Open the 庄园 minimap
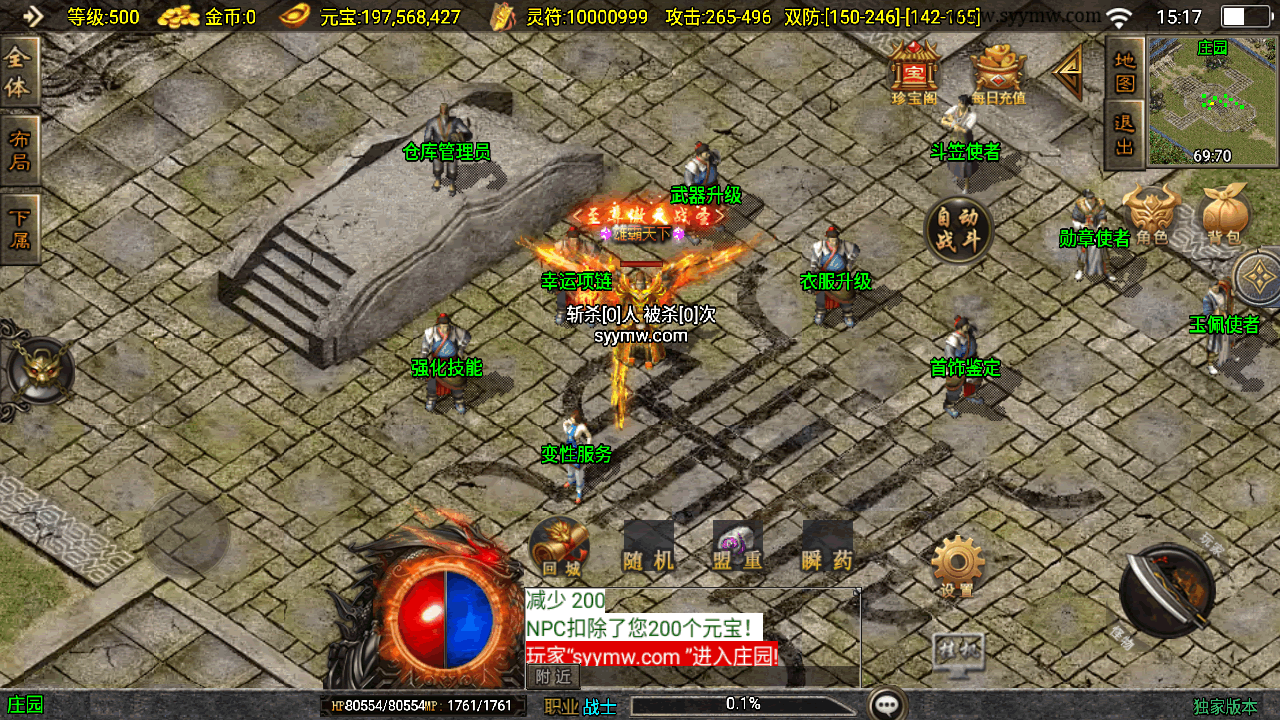The image size is (1280, 720). coord(1213,100)
